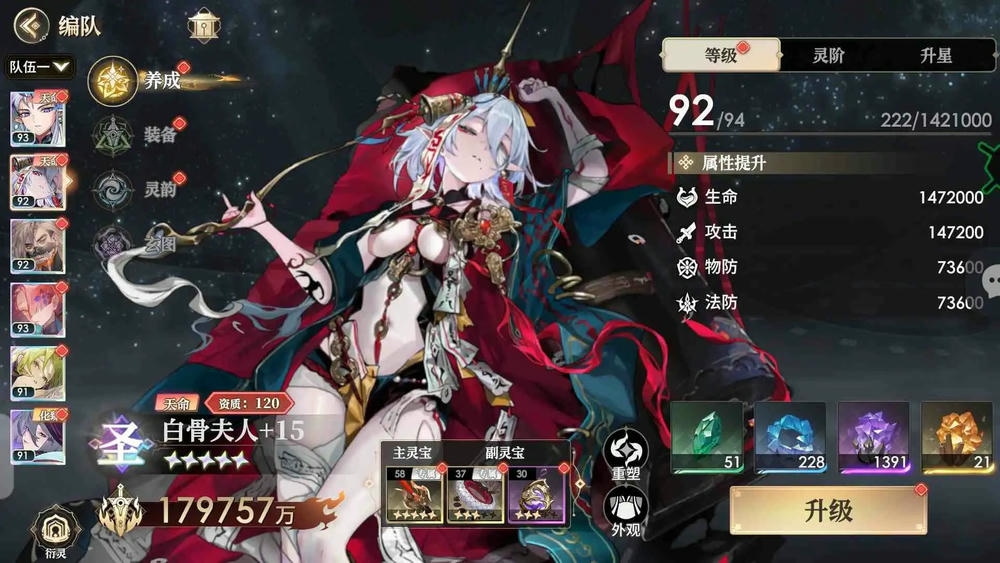1000x563 pixels.
Task: Tap the padlock icon beside 编队
Action: click(x=203, y=24)
